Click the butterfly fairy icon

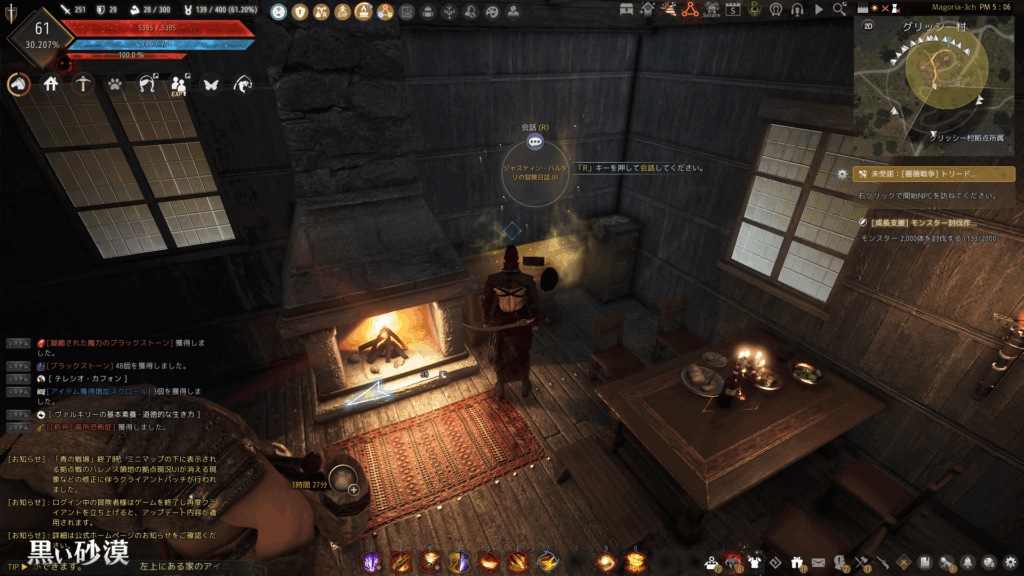(x=211, y=85)
